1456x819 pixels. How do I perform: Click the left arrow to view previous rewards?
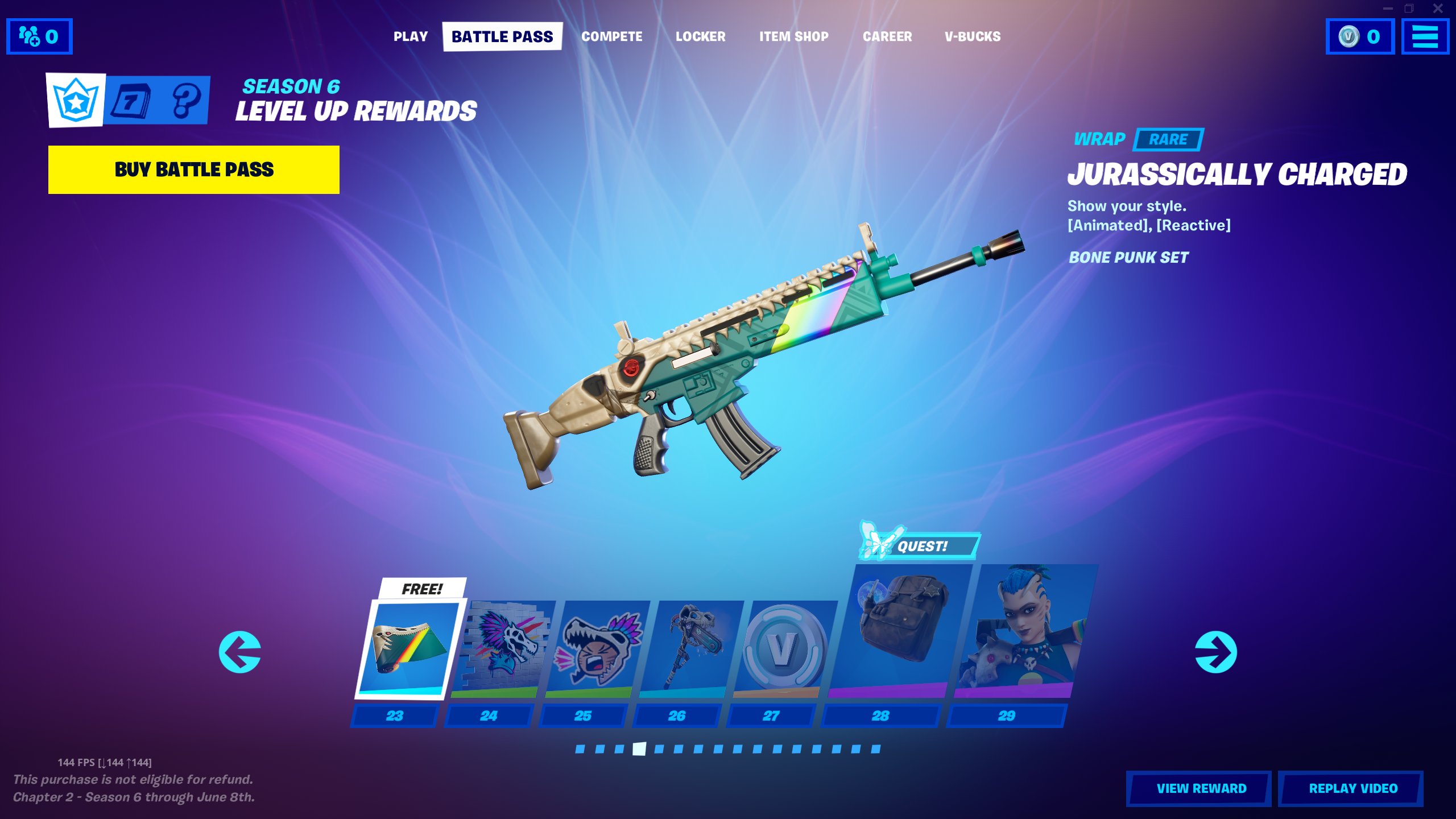coord(239,653)
